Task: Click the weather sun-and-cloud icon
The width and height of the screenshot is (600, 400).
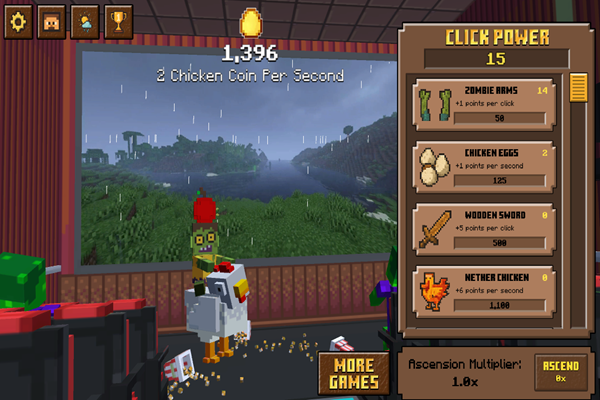Action: coord(84,23)
